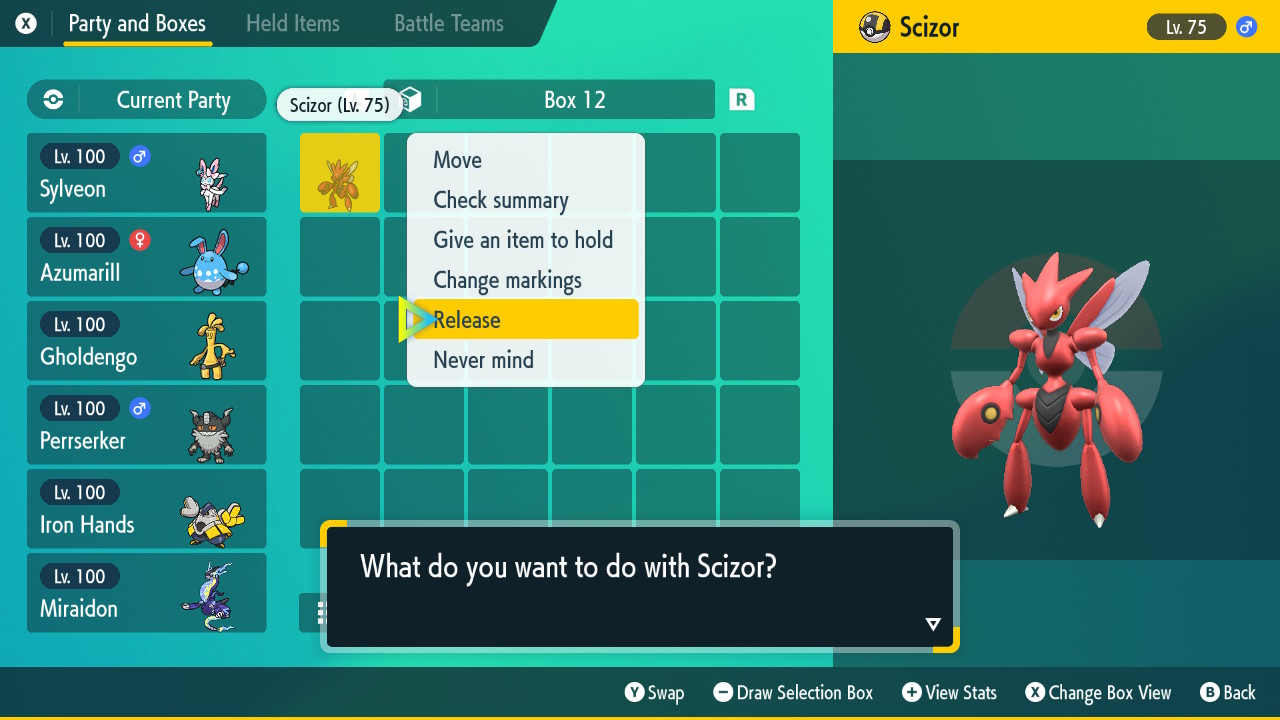Viewport: 1280px width, 720px height.
Task: Select the Scizor sprite in the box grid
Action: tap(339, 173)
